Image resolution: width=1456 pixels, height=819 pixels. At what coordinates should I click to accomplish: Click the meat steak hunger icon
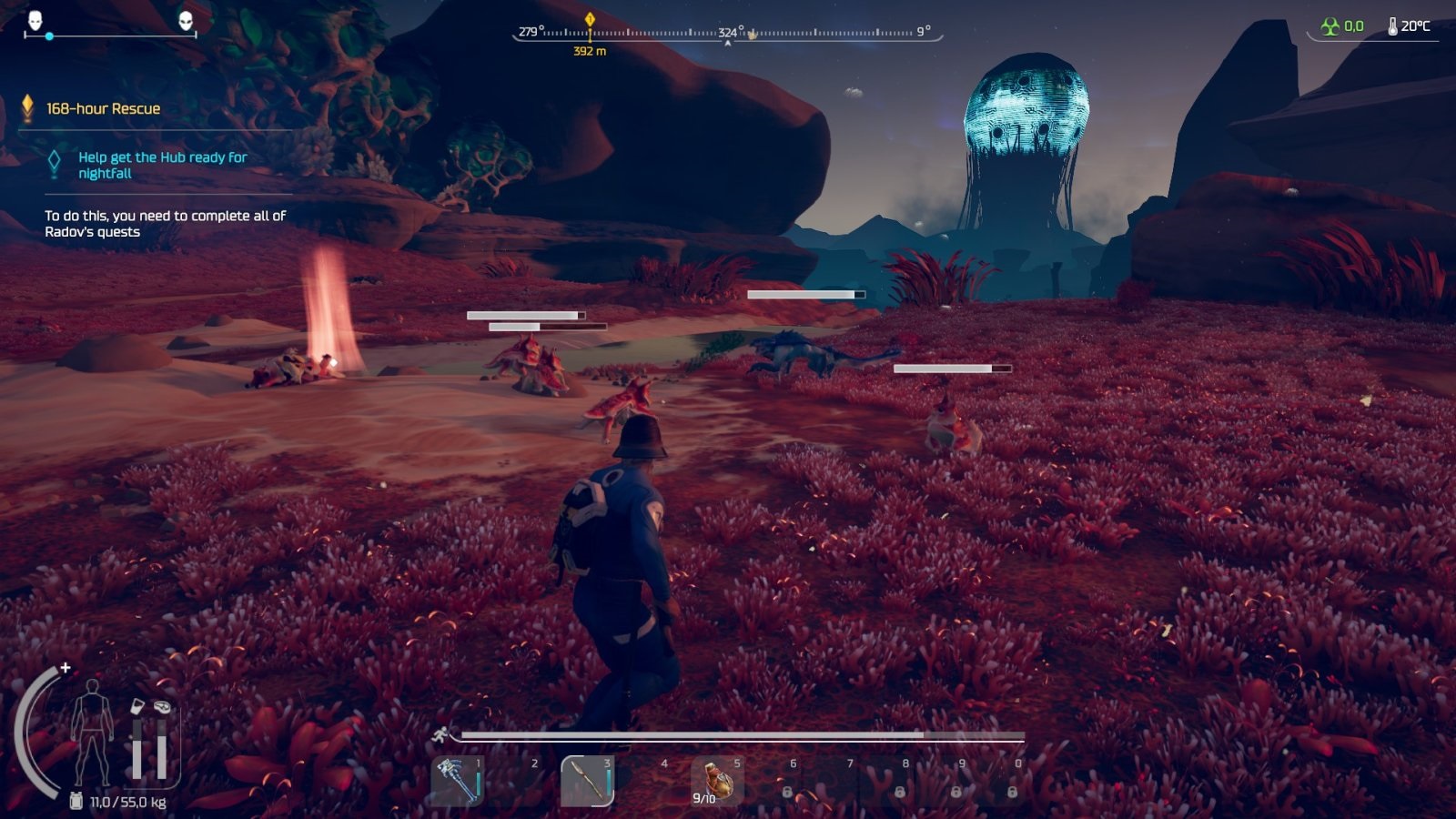pyautogui.click(x=162, y=706)
